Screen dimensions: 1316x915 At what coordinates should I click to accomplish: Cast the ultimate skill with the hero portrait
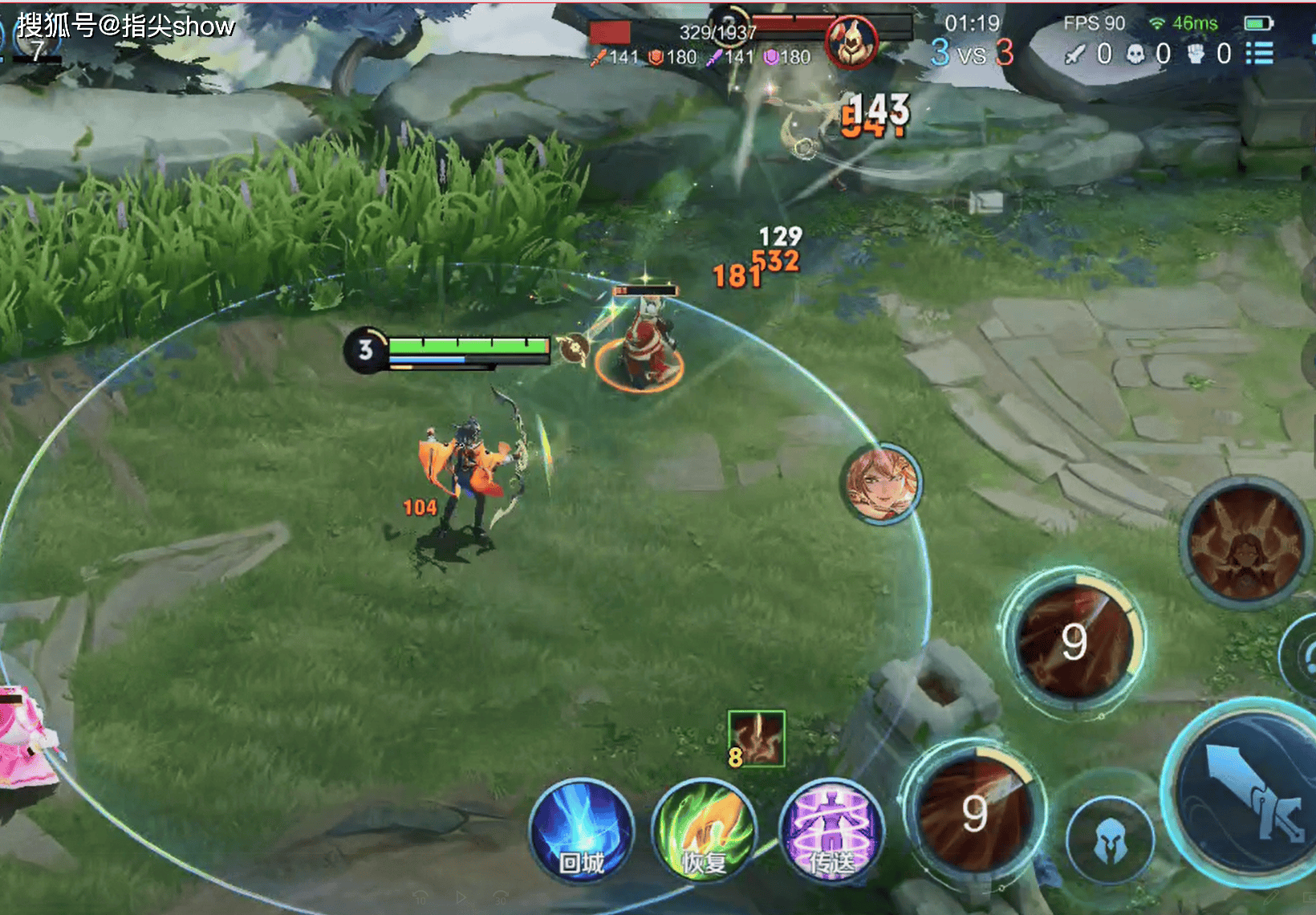(x=1246, y=543)
